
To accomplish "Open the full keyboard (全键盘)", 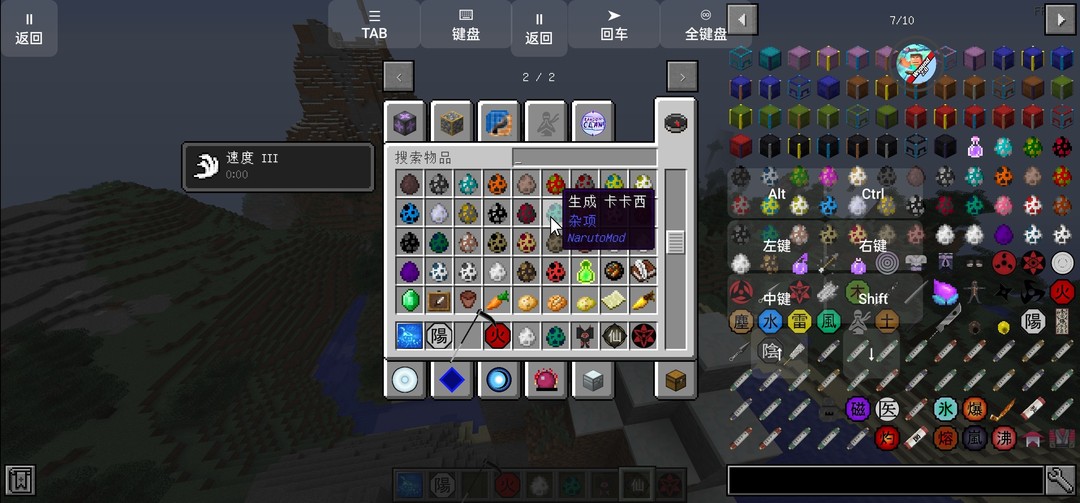I will click(x=705, y=24).
